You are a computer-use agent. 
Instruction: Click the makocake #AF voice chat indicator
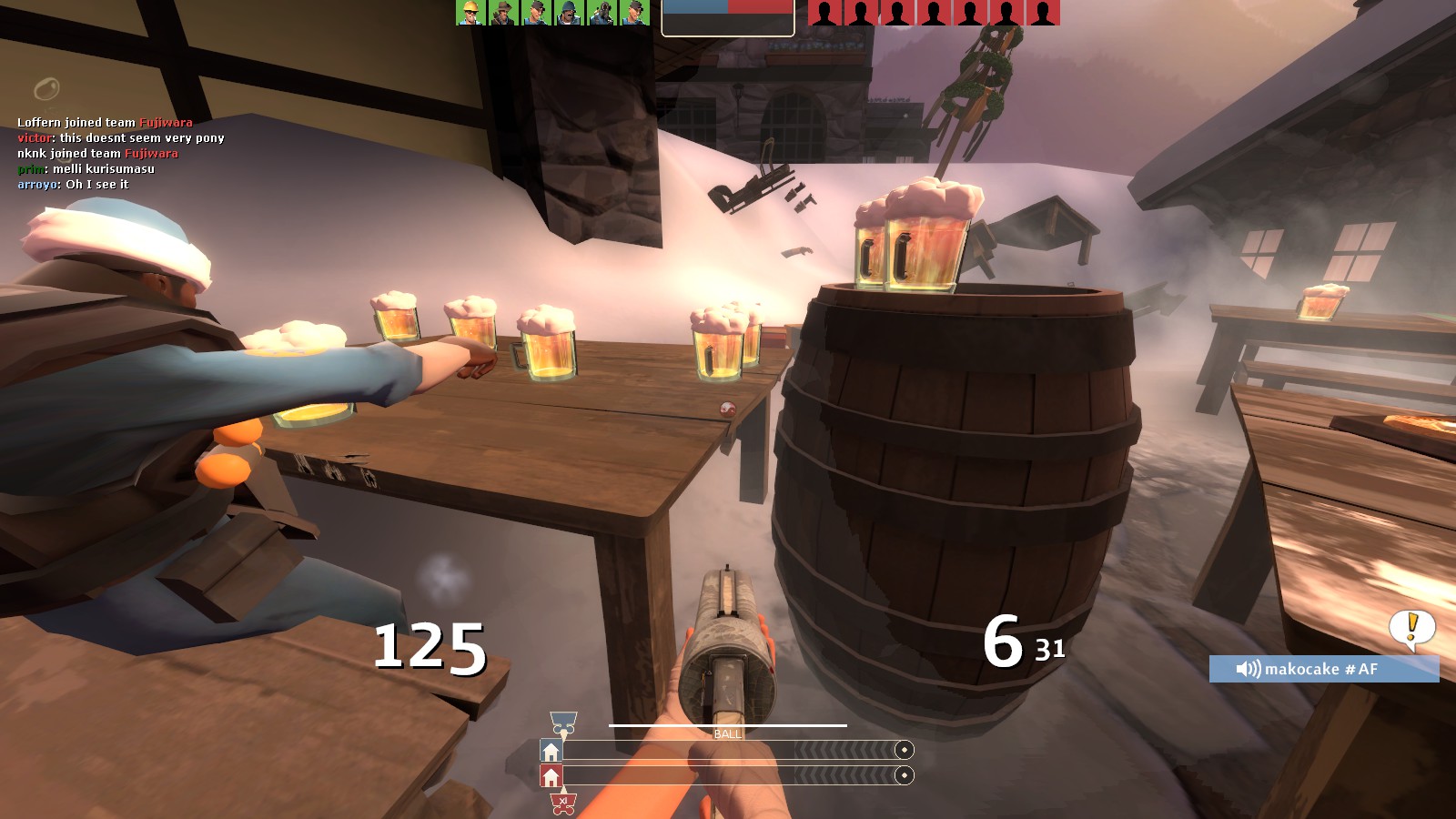[1323, 669]
